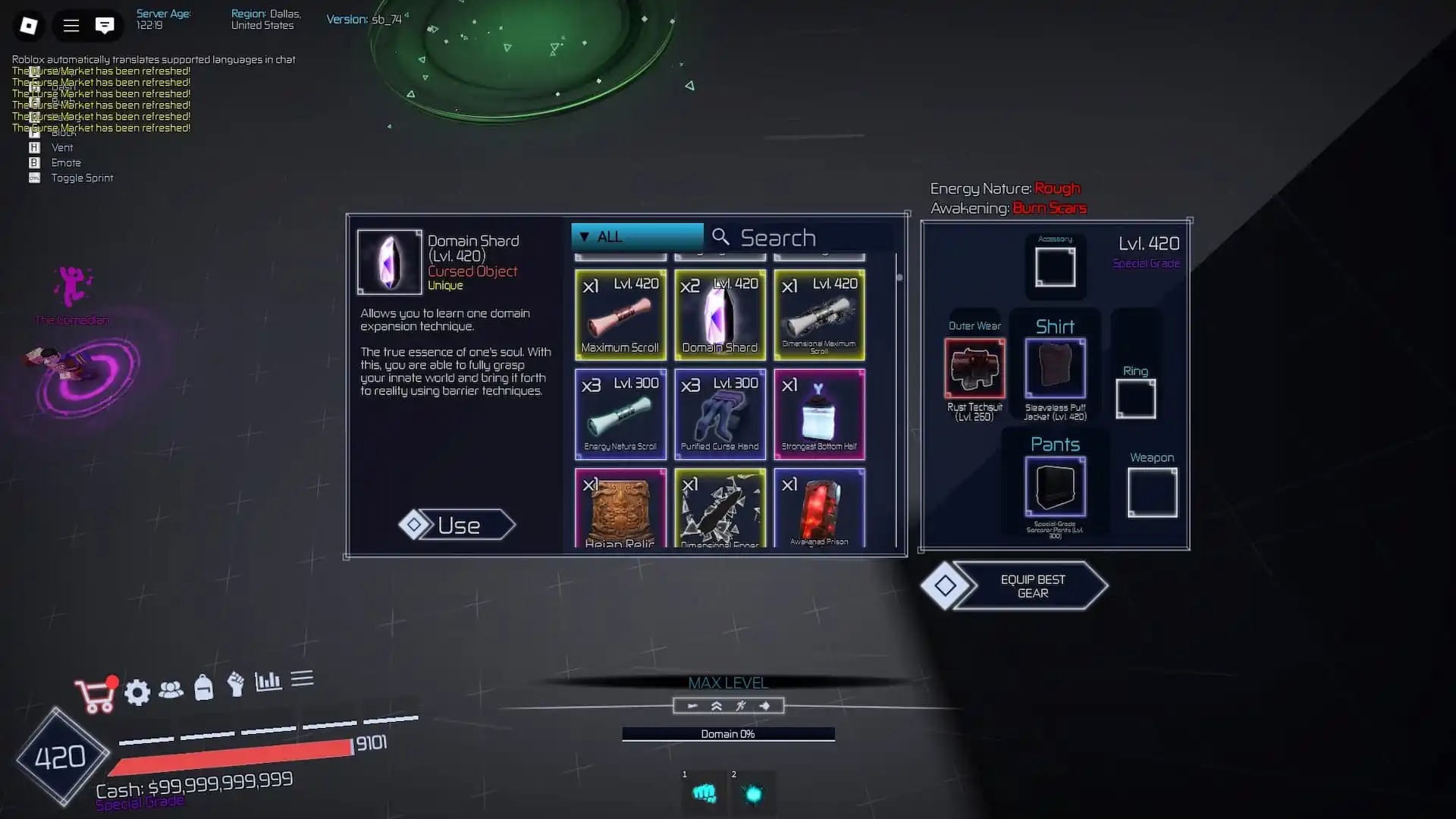Select the Energy Nature Scroll slot

(620, 414)
